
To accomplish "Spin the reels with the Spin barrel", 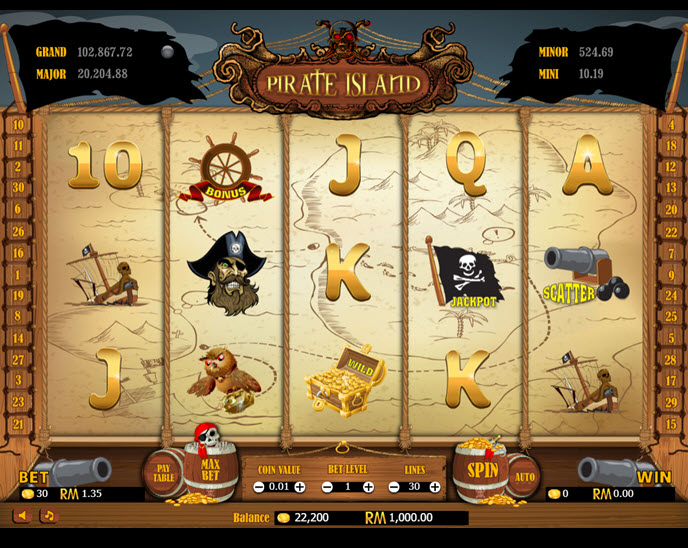I will 482,468.
